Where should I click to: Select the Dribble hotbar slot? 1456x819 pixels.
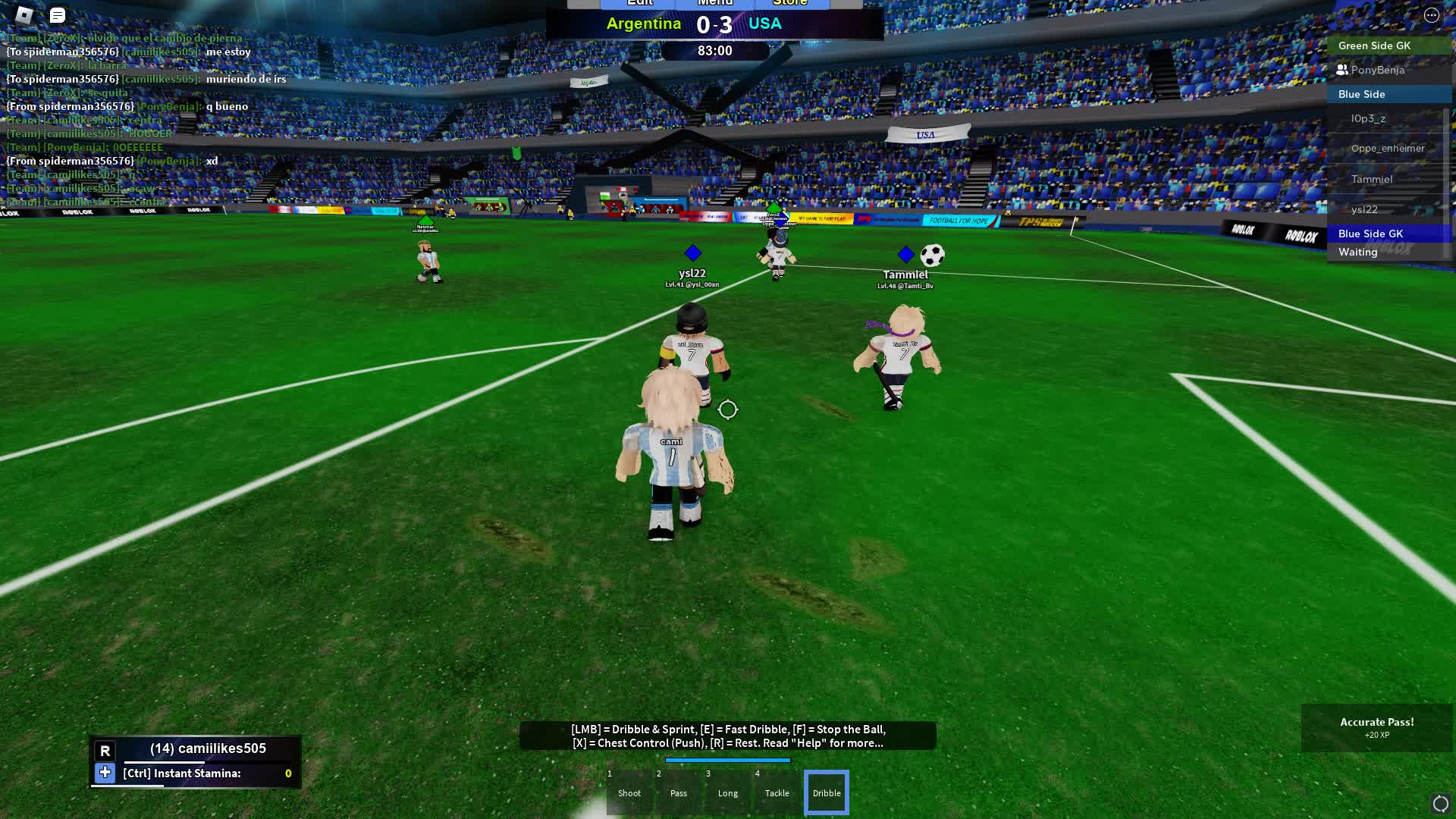pos(827,792)
